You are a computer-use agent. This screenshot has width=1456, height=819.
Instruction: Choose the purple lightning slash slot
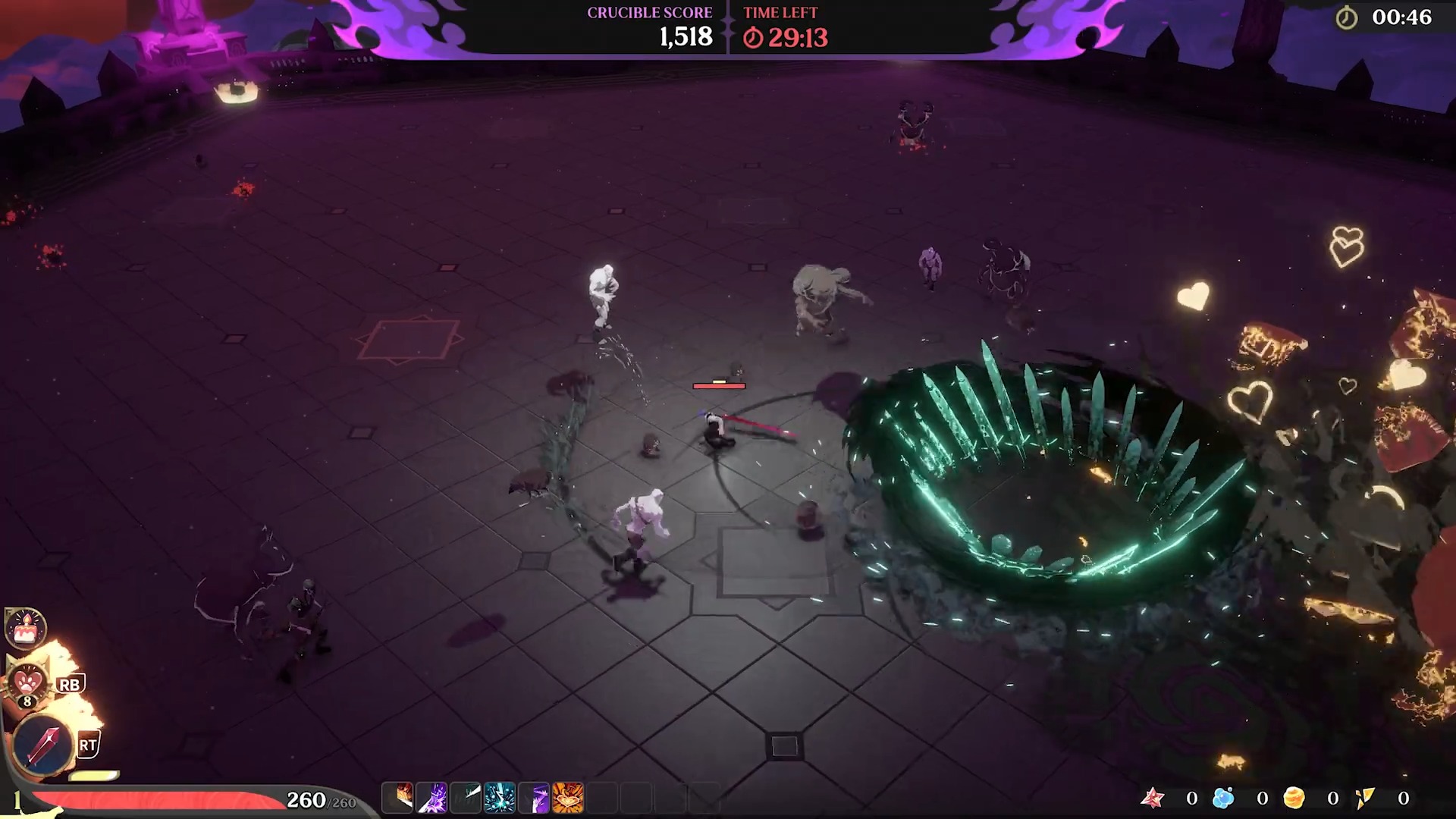coord(433,798)
